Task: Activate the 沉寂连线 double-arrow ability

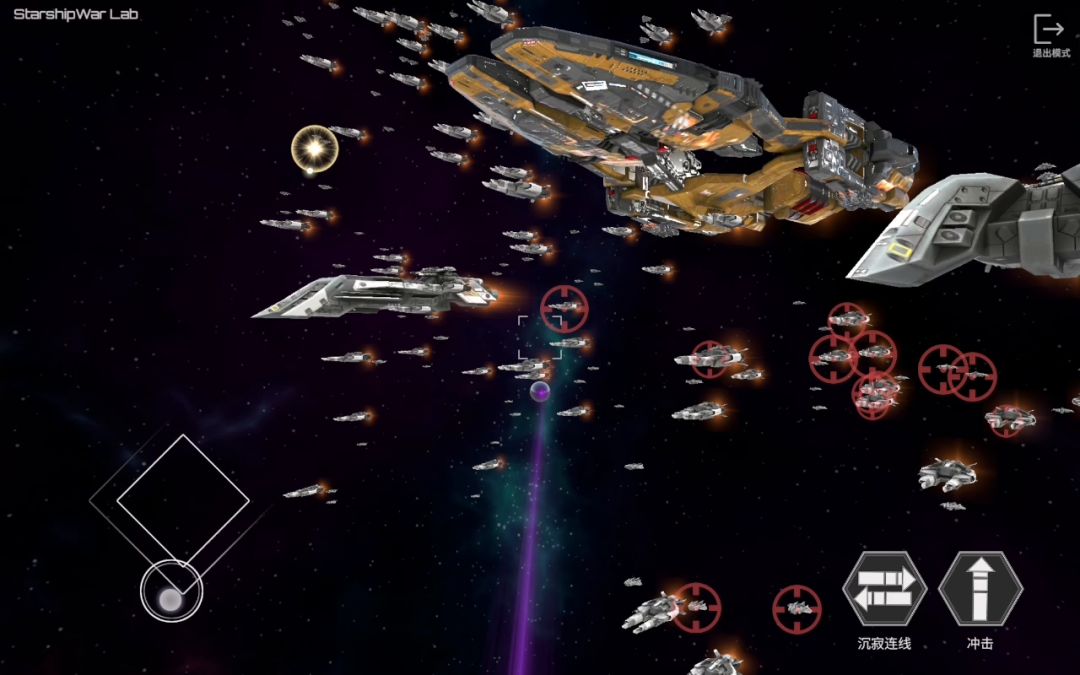Action: click(885, 589)
